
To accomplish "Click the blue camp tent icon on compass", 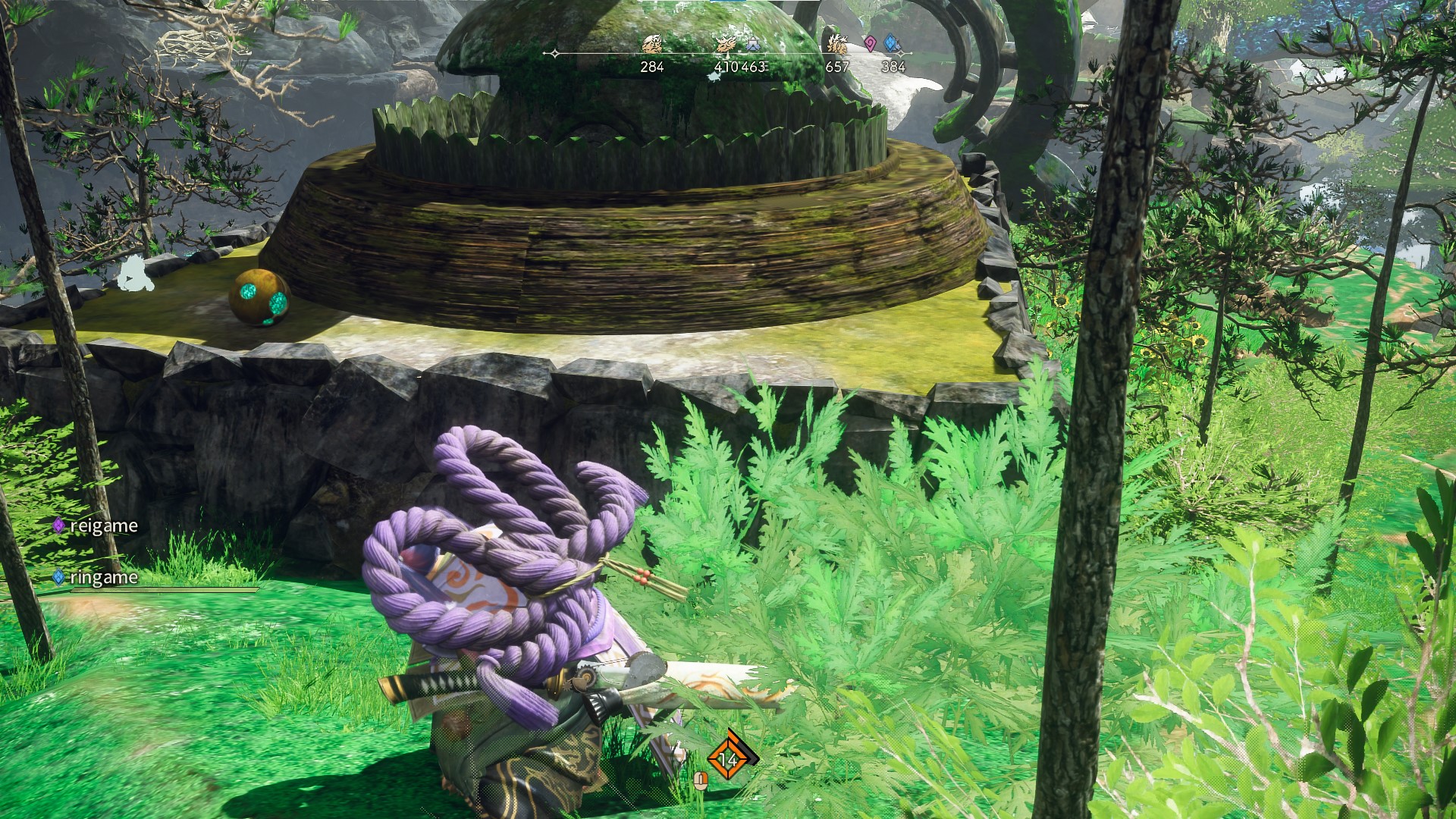I will (x=753, y=45).
